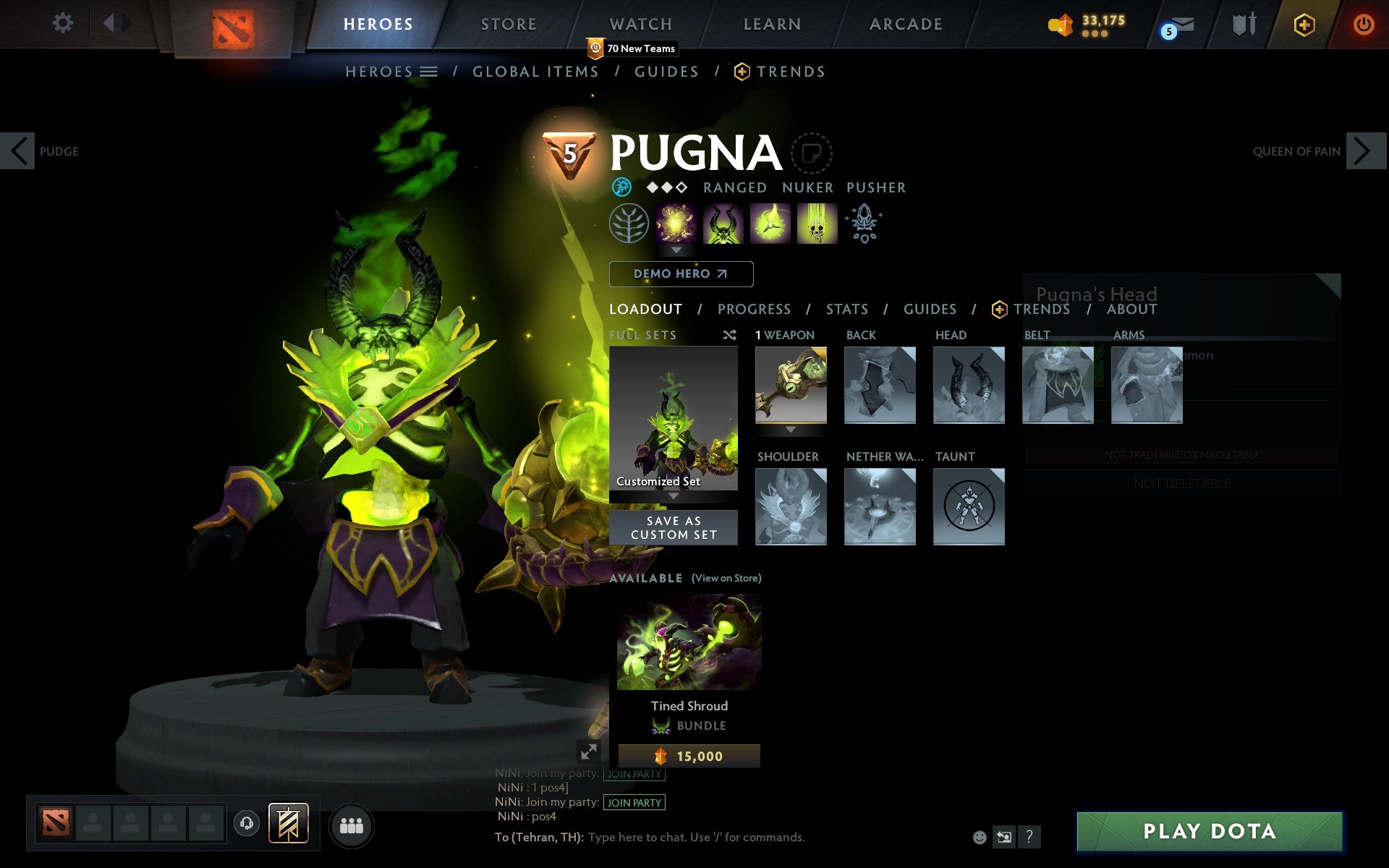This screenshot has height=868, width=1389.
Task: Open the emoticon picker in chat
Action: (981, 838)
